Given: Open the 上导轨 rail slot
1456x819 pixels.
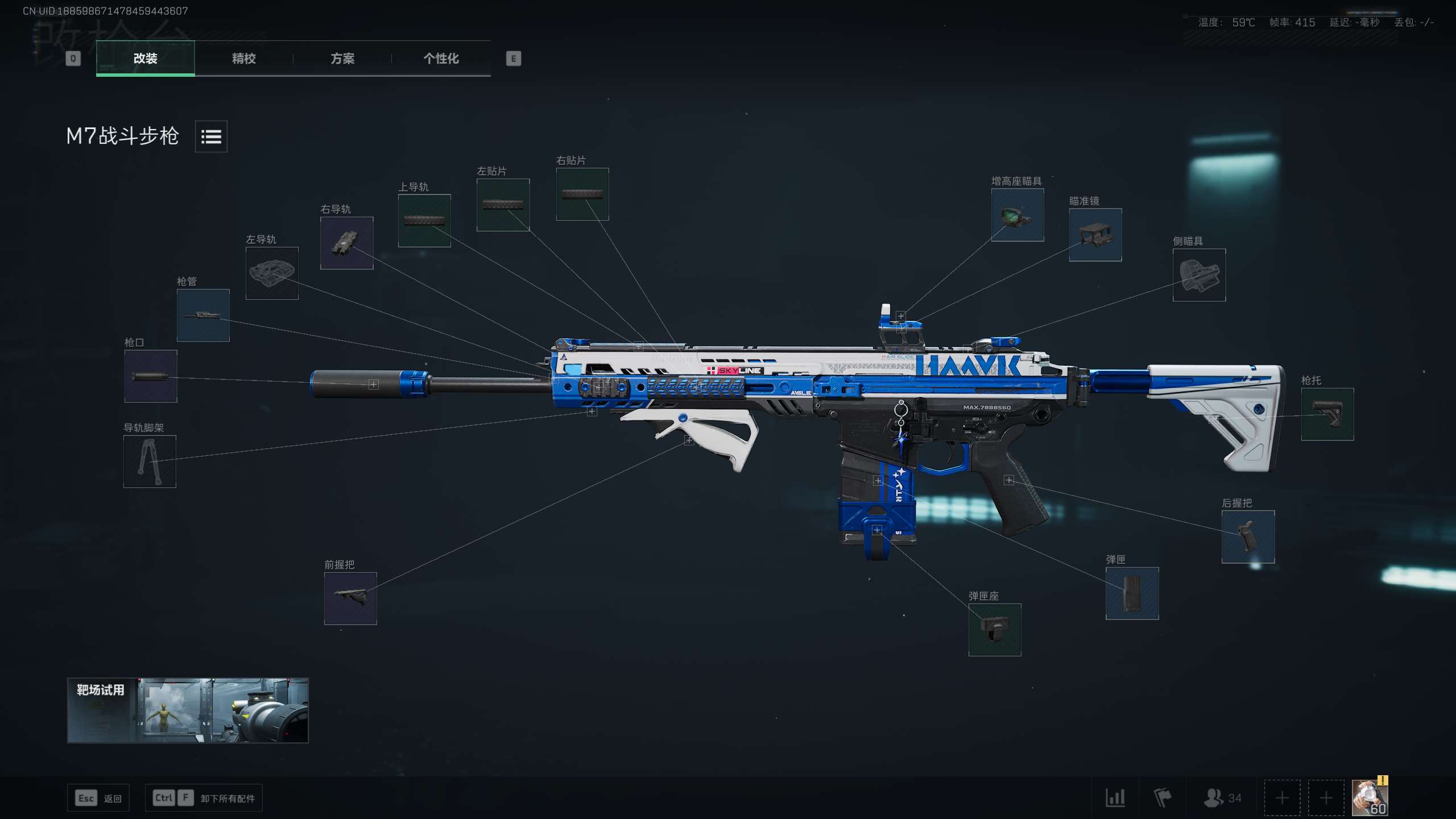Looking at the screenshot, I should (424, 221).
